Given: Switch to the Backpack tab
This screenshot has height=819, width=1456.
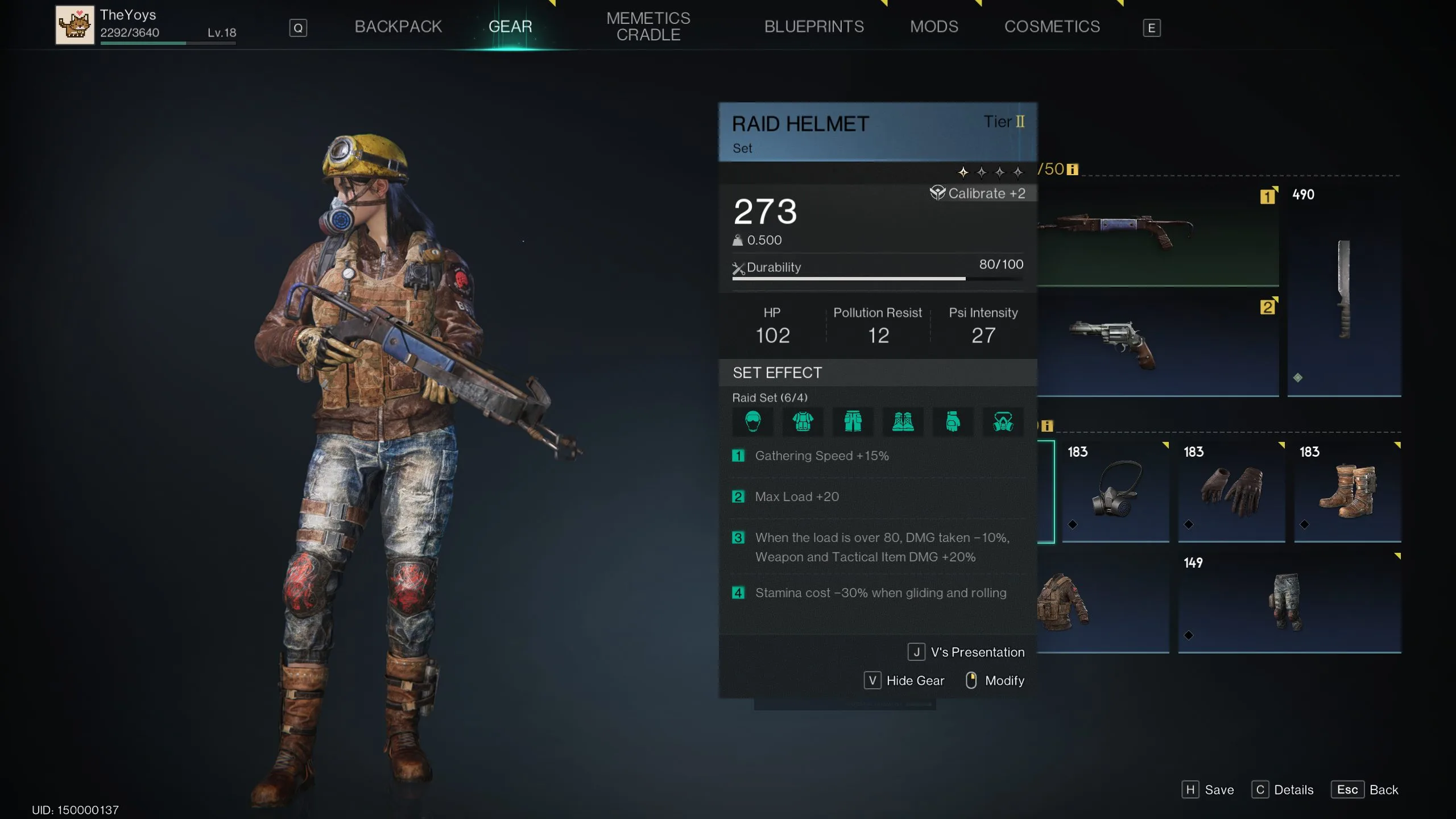Looking at the screenshot, I should pyautogui.click(x=398, y=27).
